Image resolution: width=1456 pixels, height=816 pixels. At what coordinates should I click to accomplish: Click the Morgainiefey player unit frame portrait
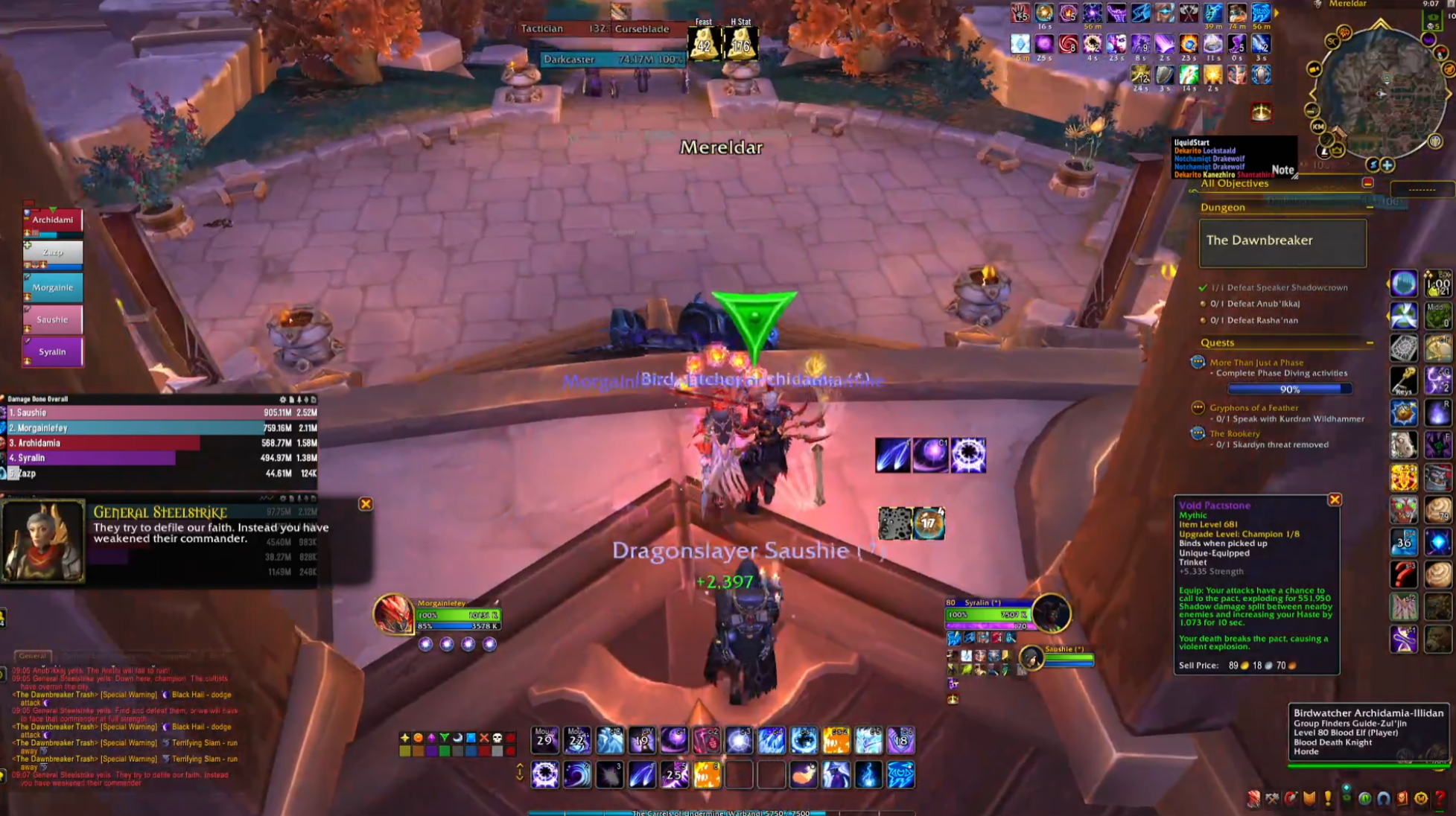click(392, 614)
